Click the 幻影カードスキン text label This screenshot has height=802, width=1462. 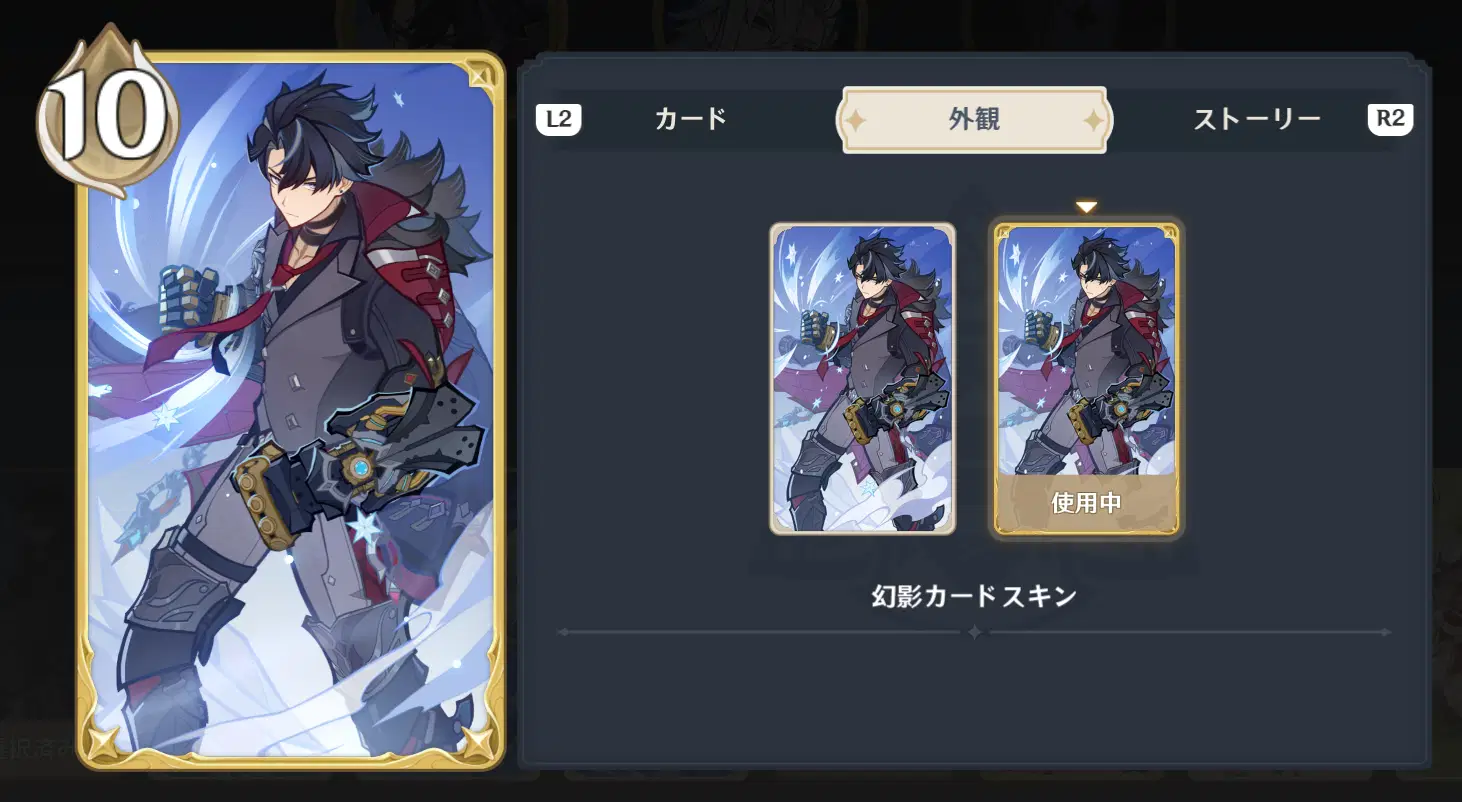(x=971, y=594)
